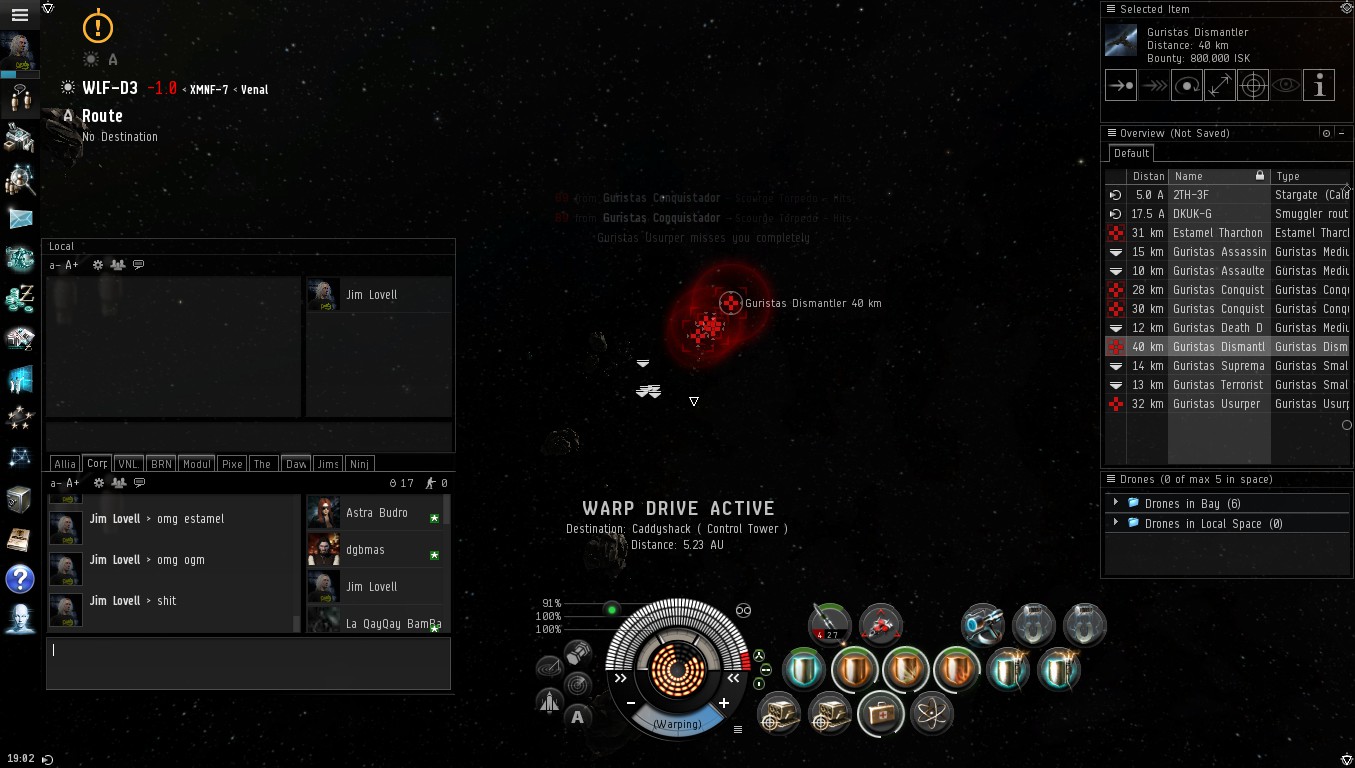
Task: Switch to the Default overview tab
Action: tap(1131, 153)
